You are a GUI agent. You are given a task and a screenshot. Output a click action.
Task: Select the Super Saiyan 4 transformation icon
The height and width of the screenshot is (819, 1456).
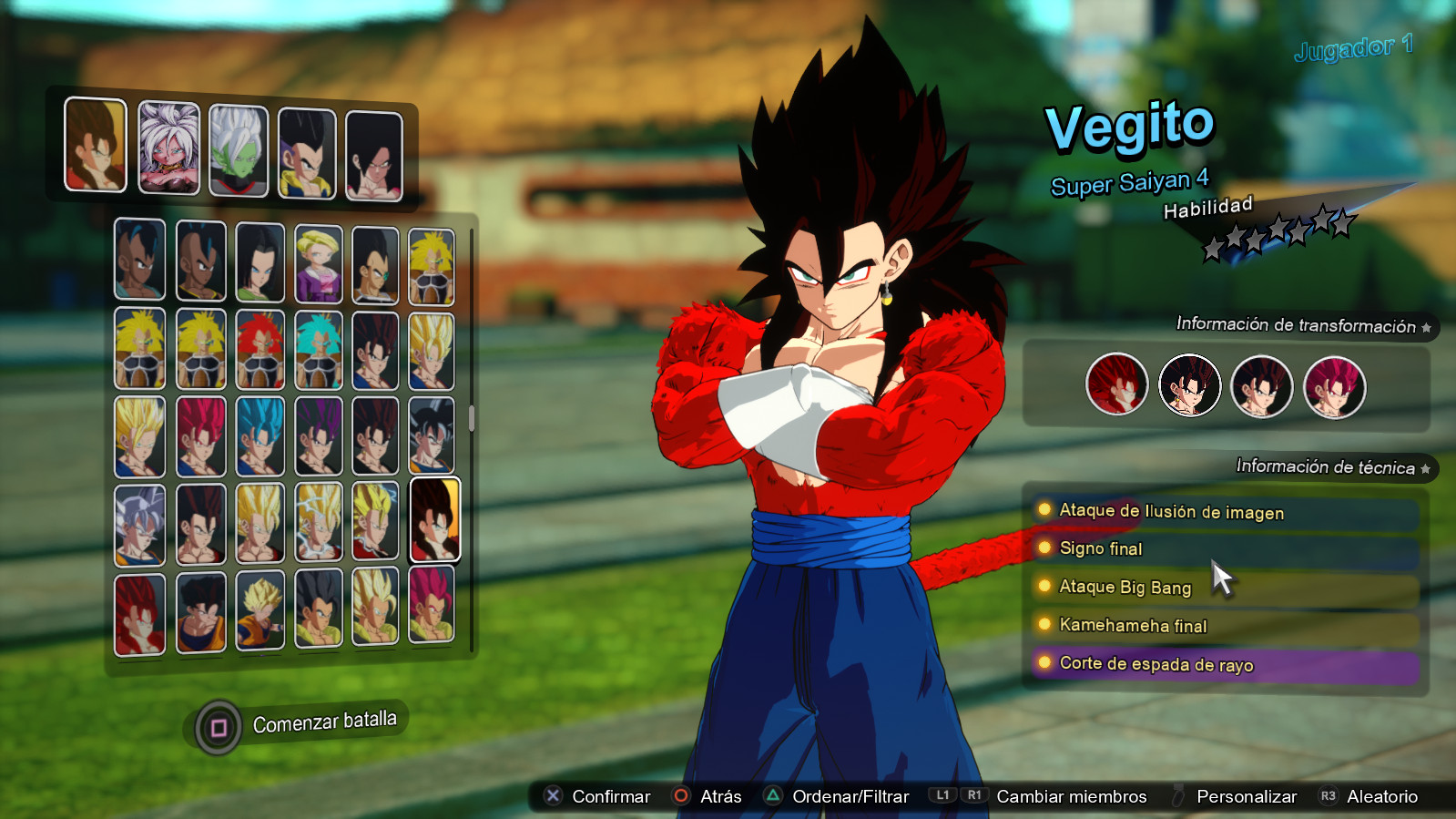tap(1115, 386)
